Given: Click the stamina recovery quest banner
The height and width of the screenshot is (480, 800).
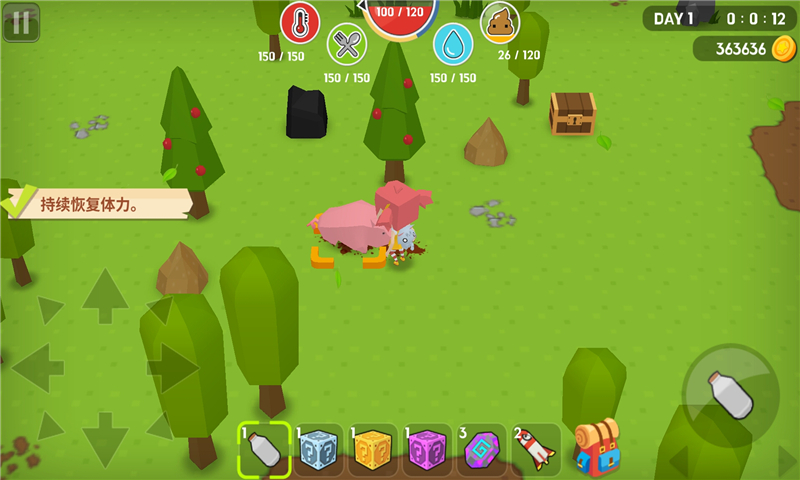Looking at the screenshot, I should coord(98,204).
